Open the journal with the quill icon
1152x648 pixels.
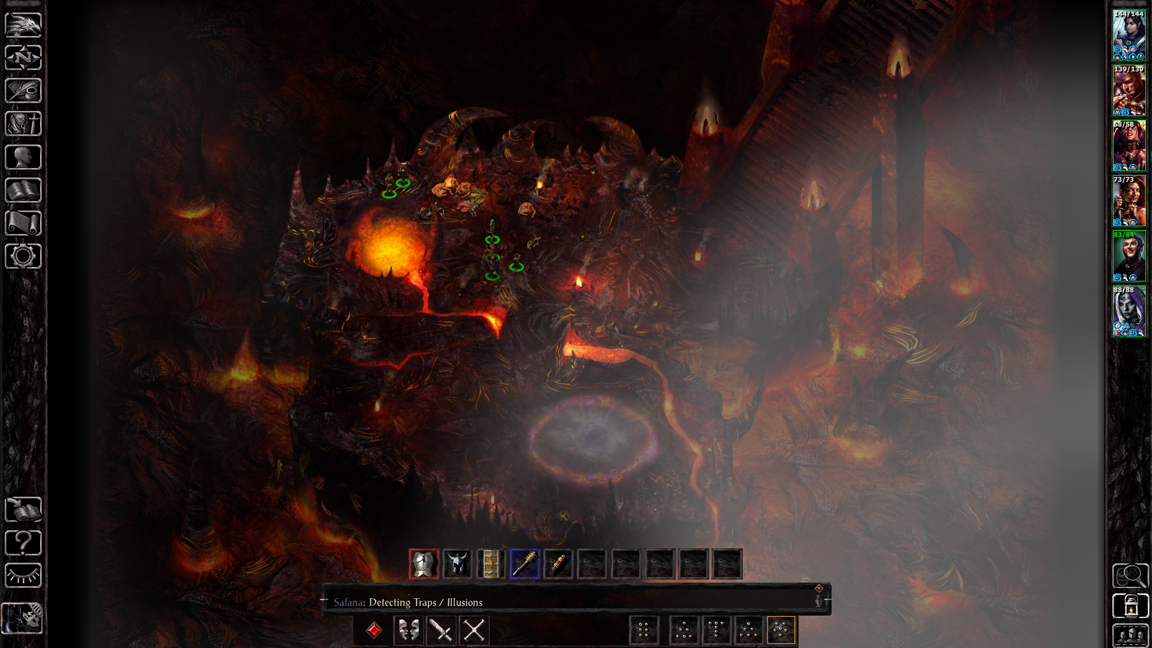click(23, 90)
